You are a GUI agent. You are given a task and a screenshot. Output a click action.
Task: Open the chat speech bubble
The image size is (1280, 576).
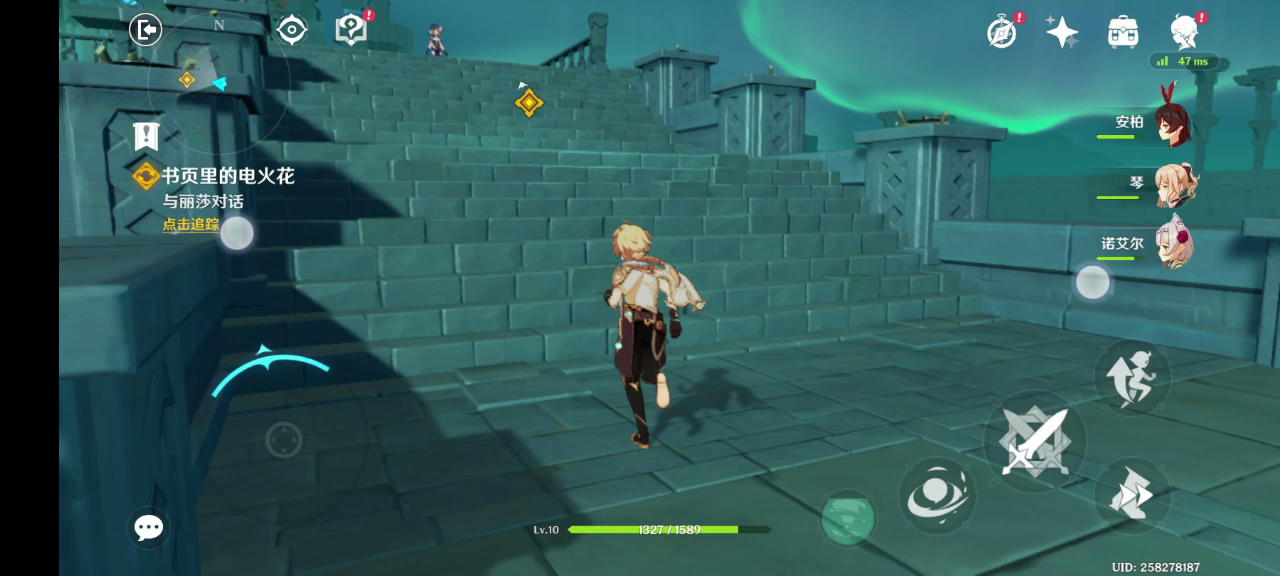149,527
